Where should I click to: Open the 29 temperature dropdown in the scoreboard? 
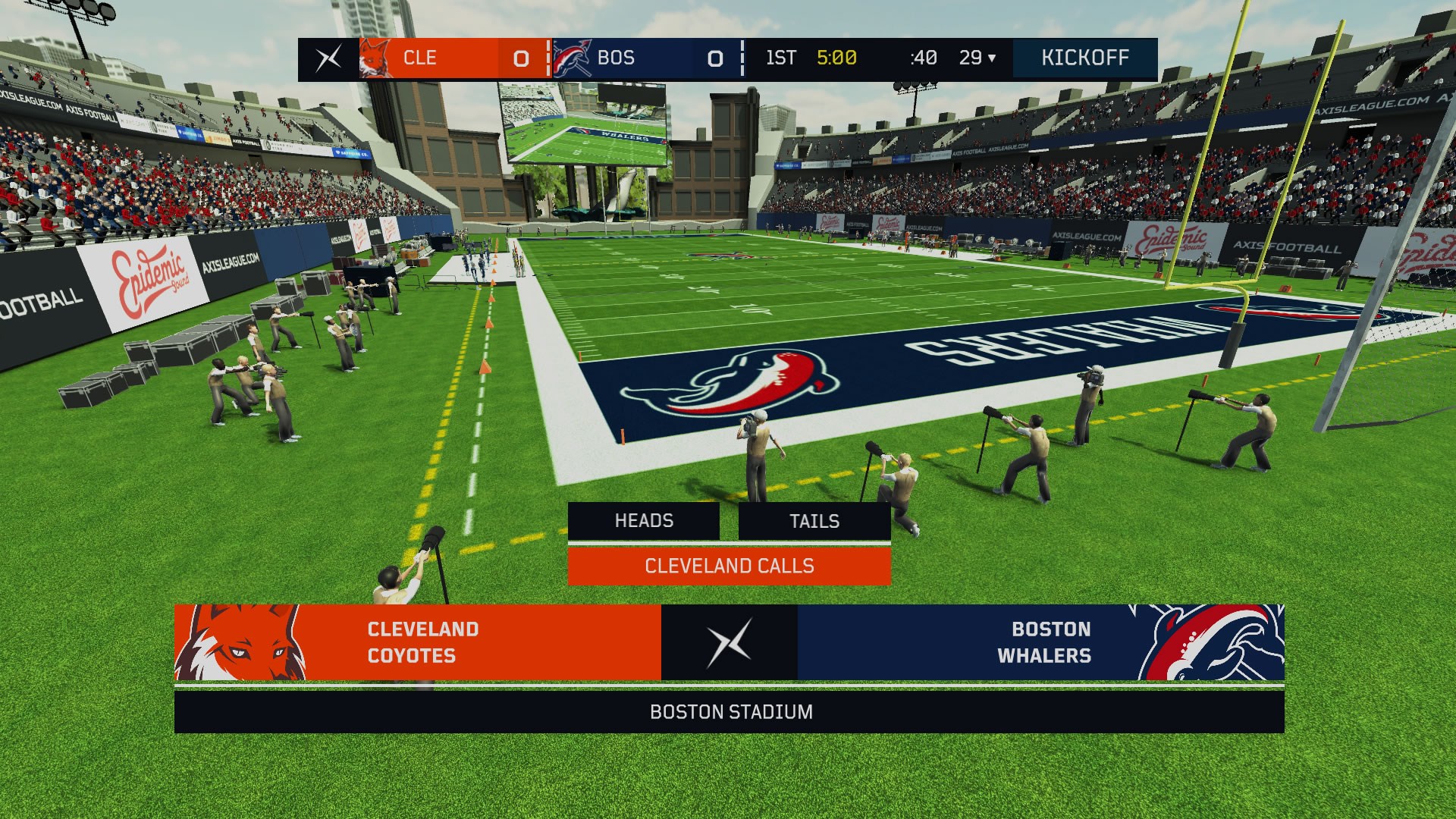point(980,58)
